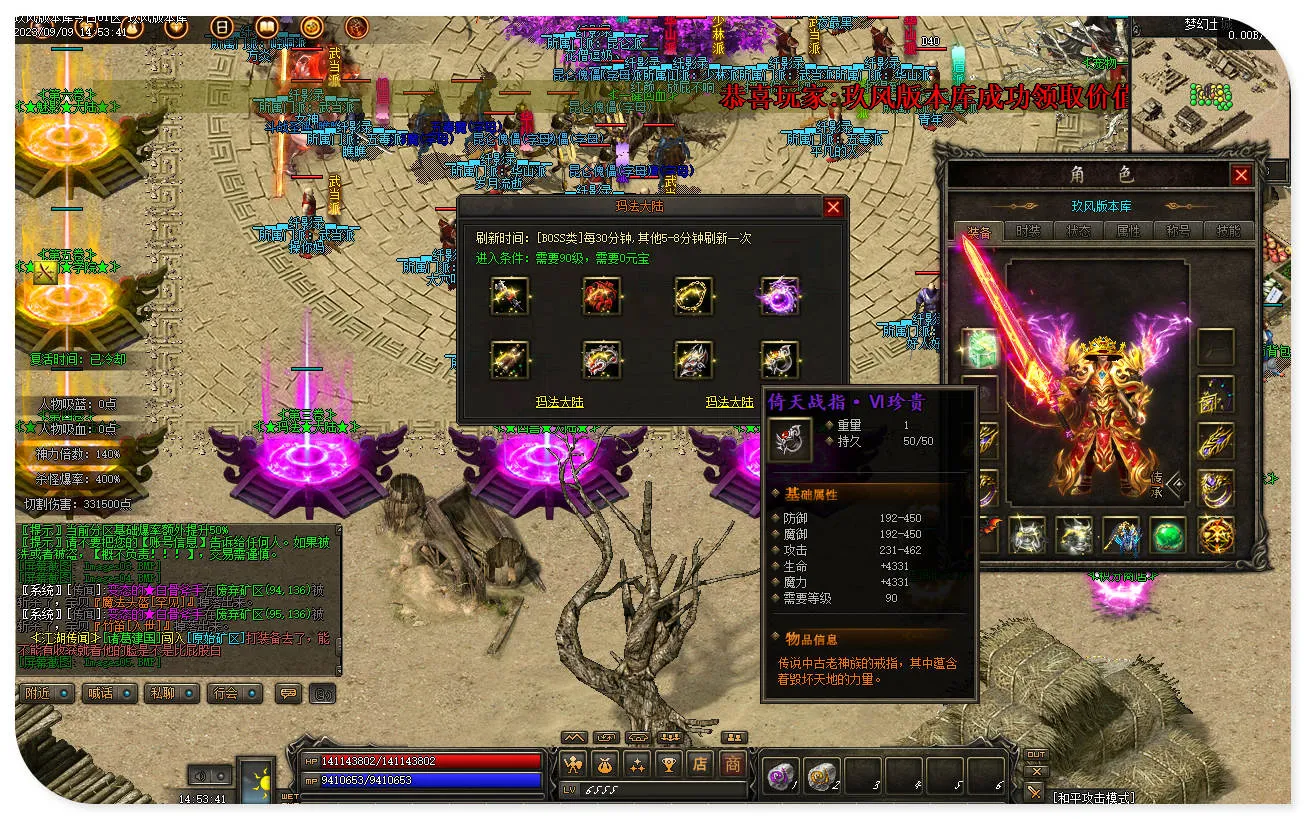Switch to the 技能 skills tab

pyautogui.click(x=1228, y=231)
